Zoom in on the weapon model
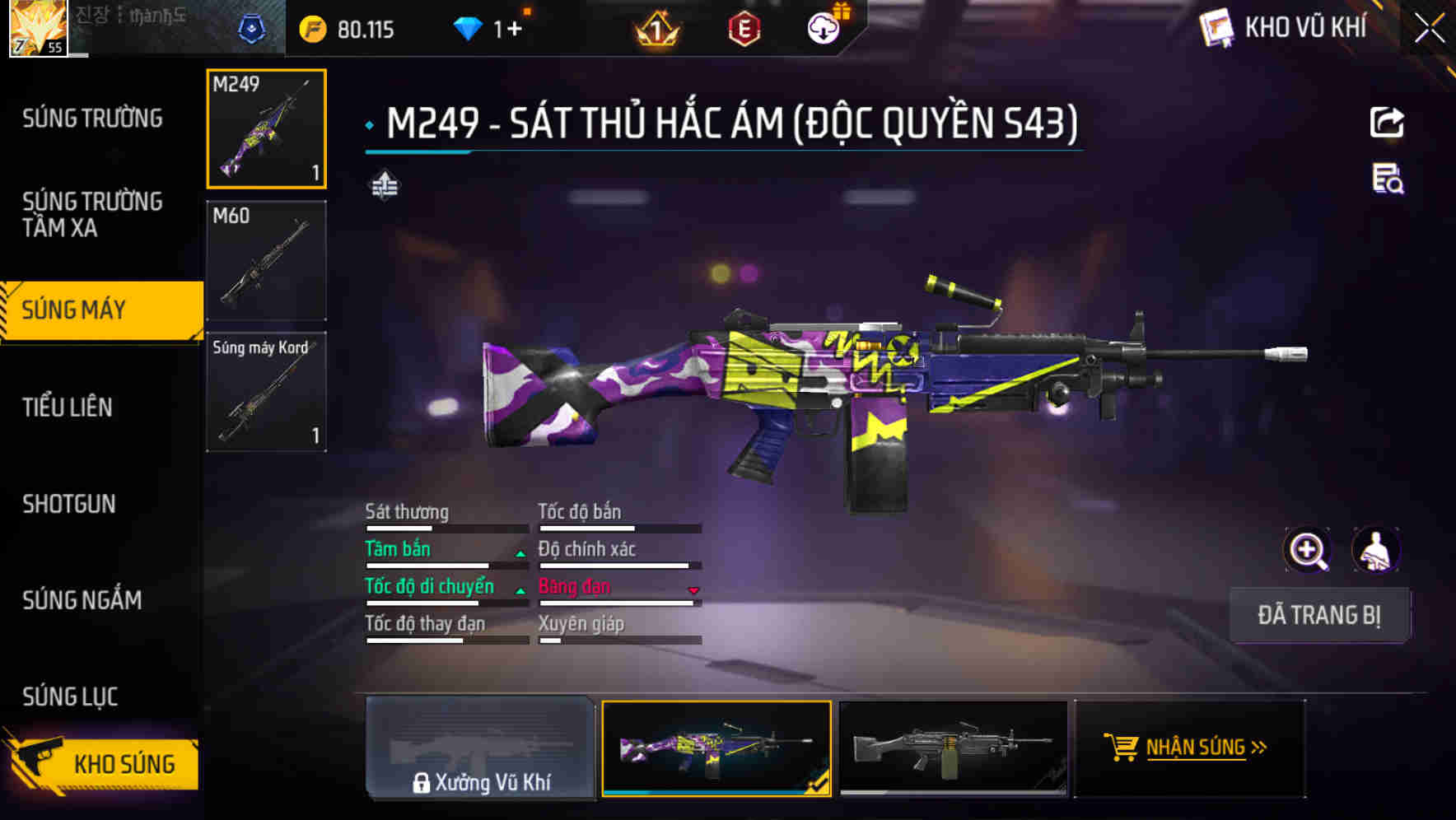This screenshot has width=1456, height=820. (x=1306, y=549)
